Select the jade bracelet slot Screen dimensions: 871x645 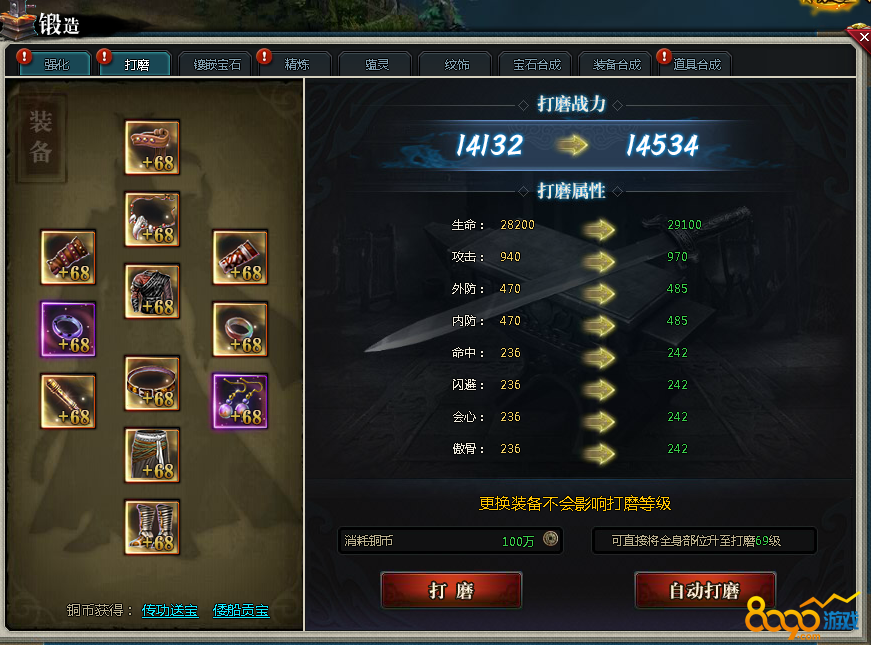tap(240, 329)
